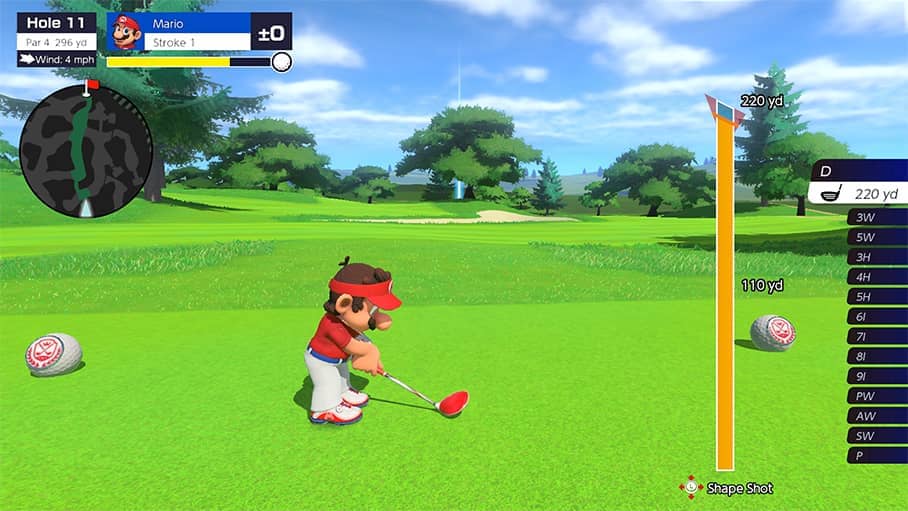This screenshot has height=511, width=908.
Task: Click Mario's player portrait
Action: pyautogui.click(x=126, y=32)
